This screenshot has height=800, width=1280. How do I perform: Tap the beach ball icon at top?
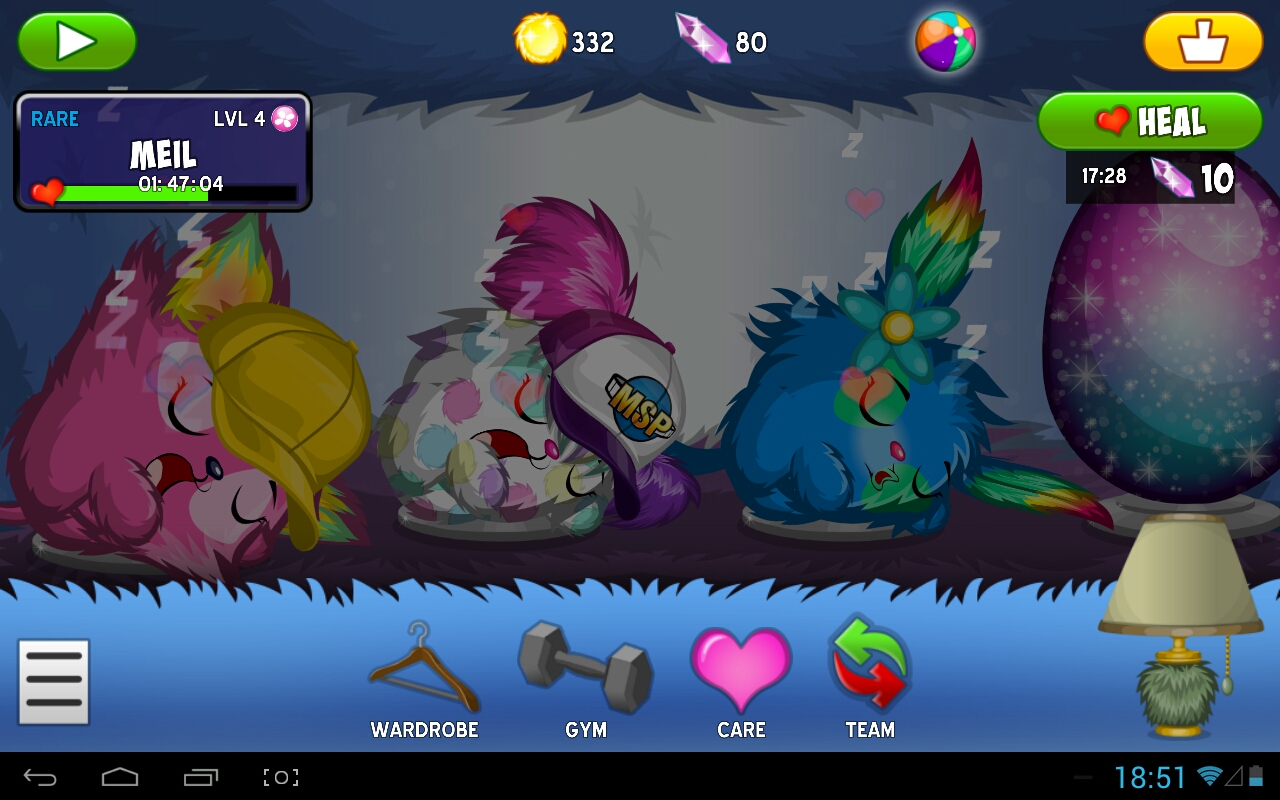[944, 42]
